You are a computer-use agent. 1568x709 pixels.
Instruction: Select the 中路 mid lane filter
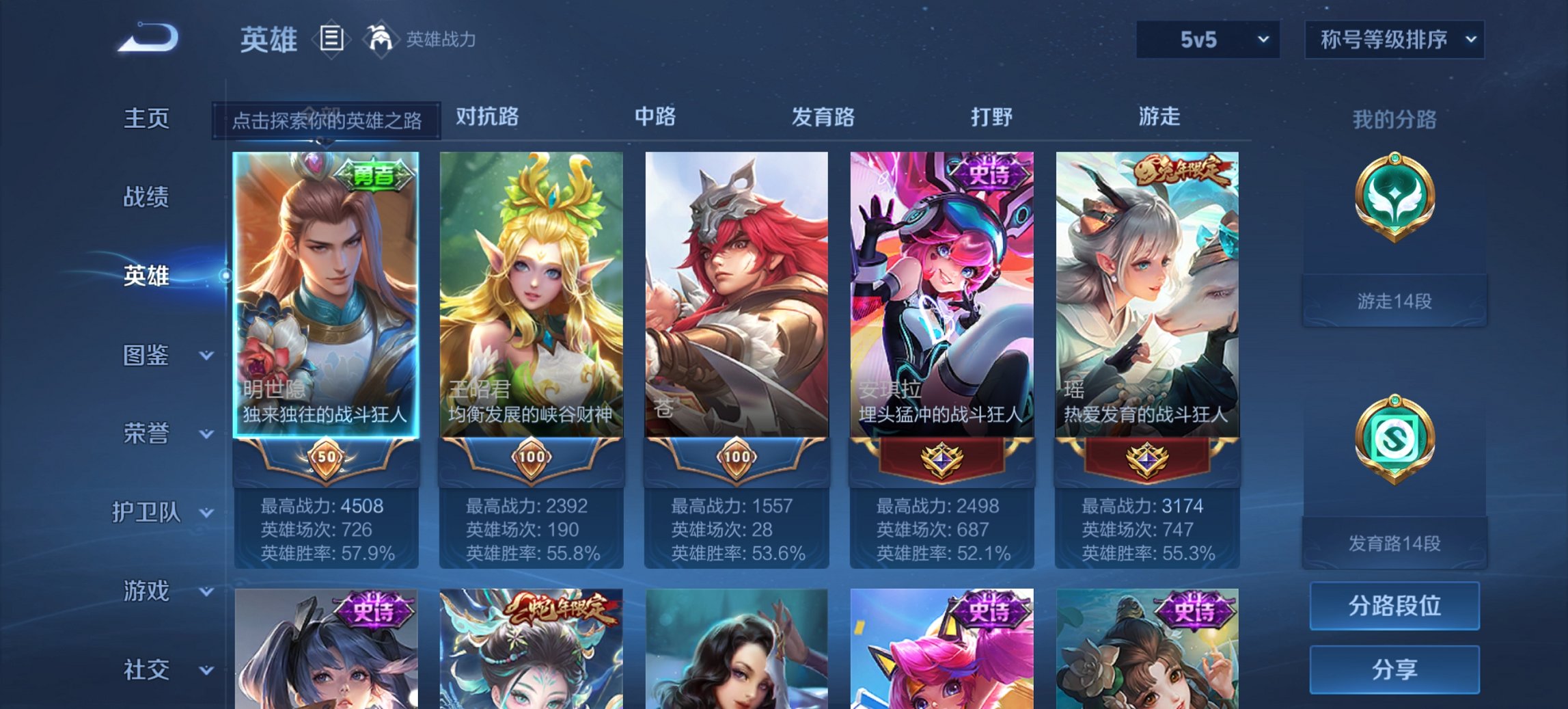656,118
